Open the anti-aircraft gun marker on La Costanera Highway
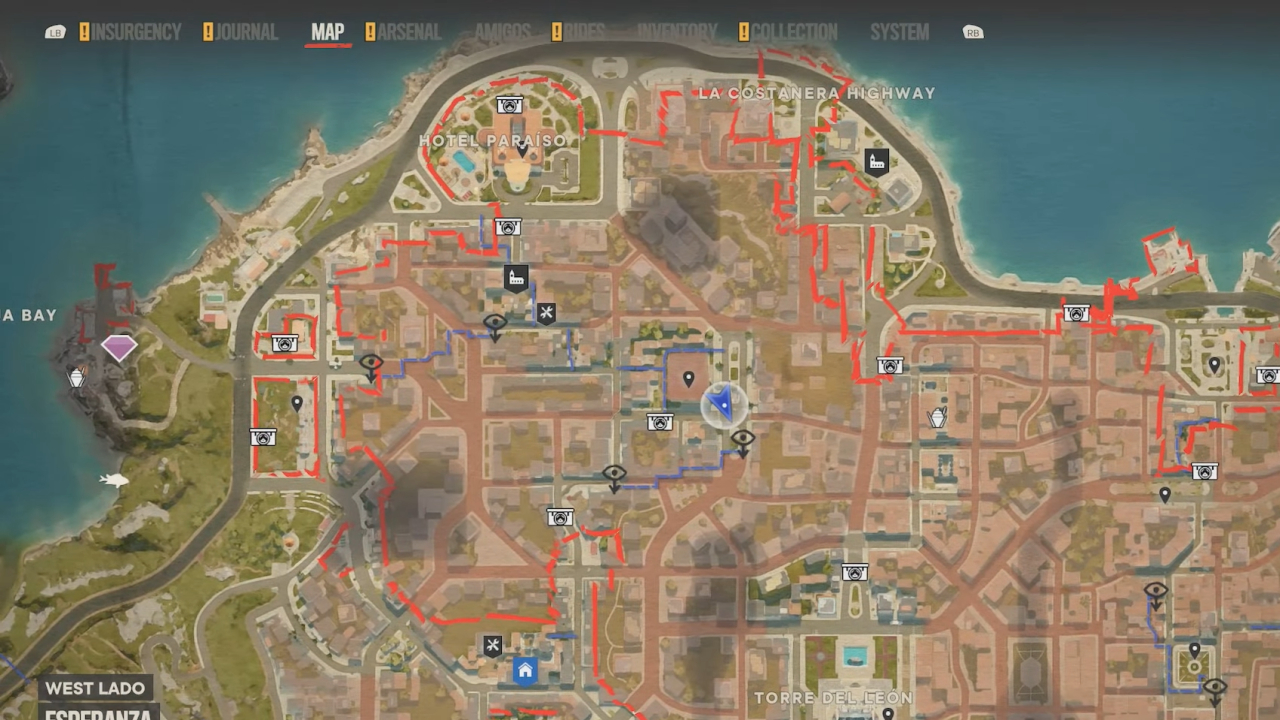Screen dimensions: 1280x720 [1075, 313]
